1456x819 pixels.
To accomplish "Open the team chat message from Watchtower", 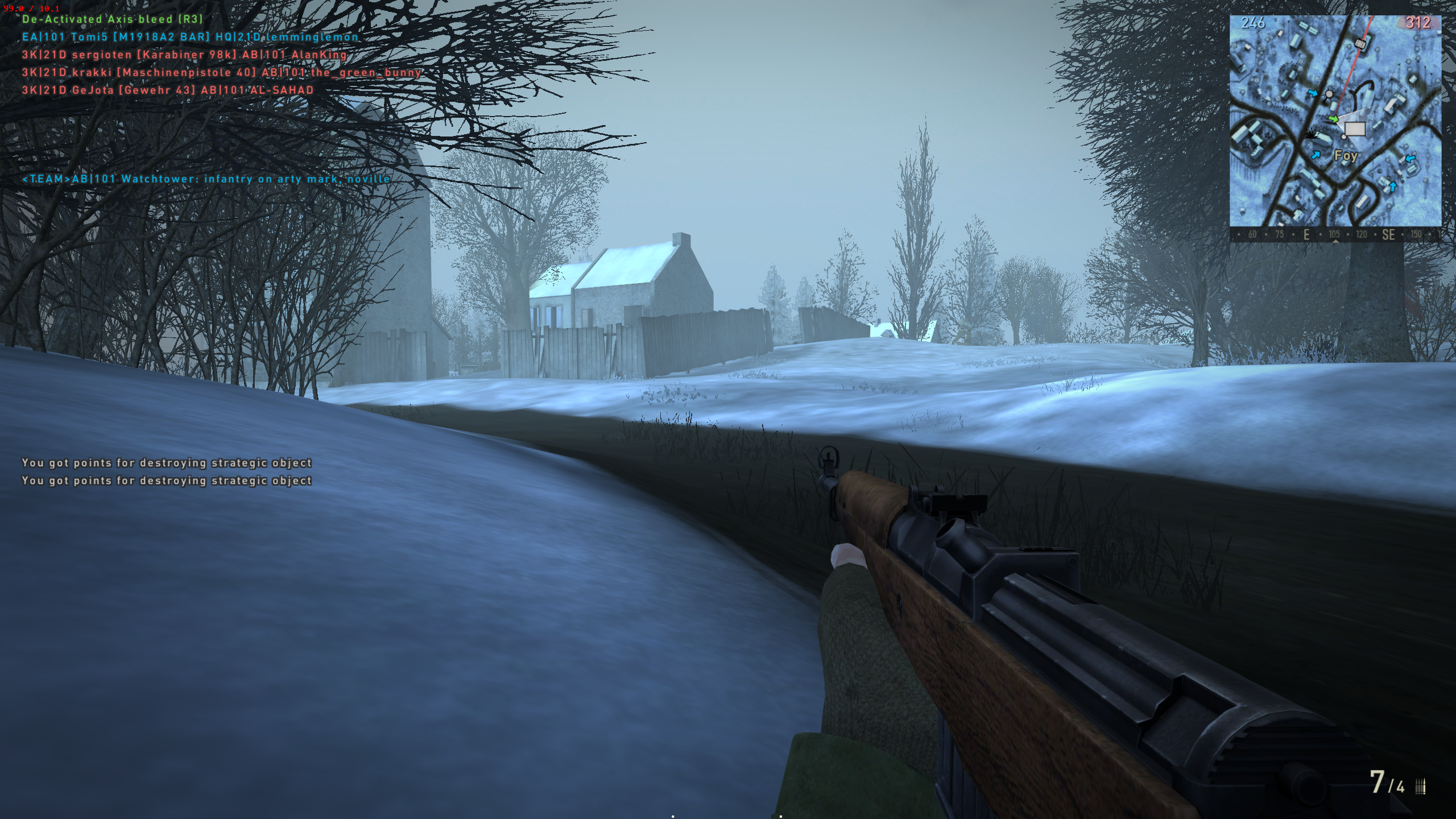I will pyautogui.click(x=206, y=179).
